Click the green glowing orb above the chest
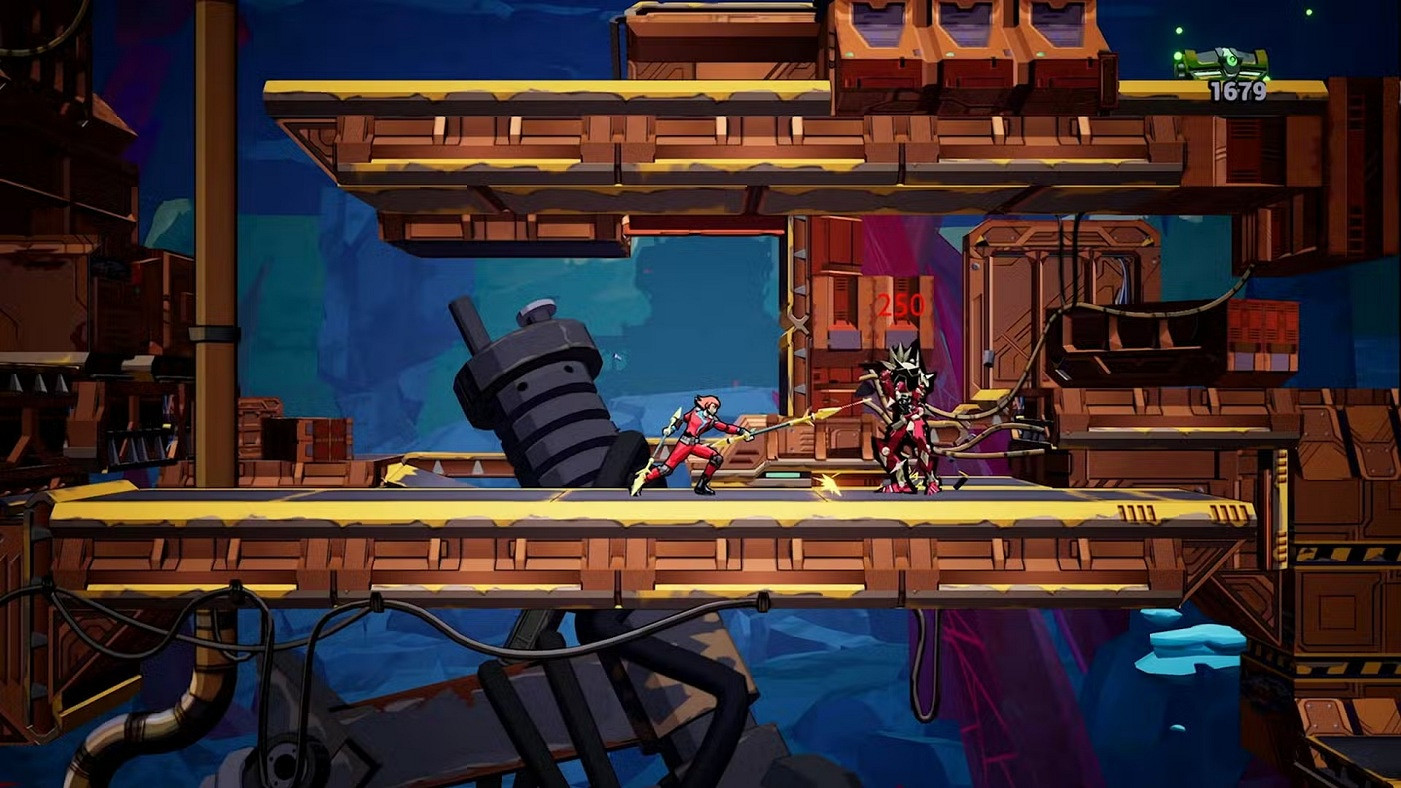1401x788 pixels. [1179, 29]
